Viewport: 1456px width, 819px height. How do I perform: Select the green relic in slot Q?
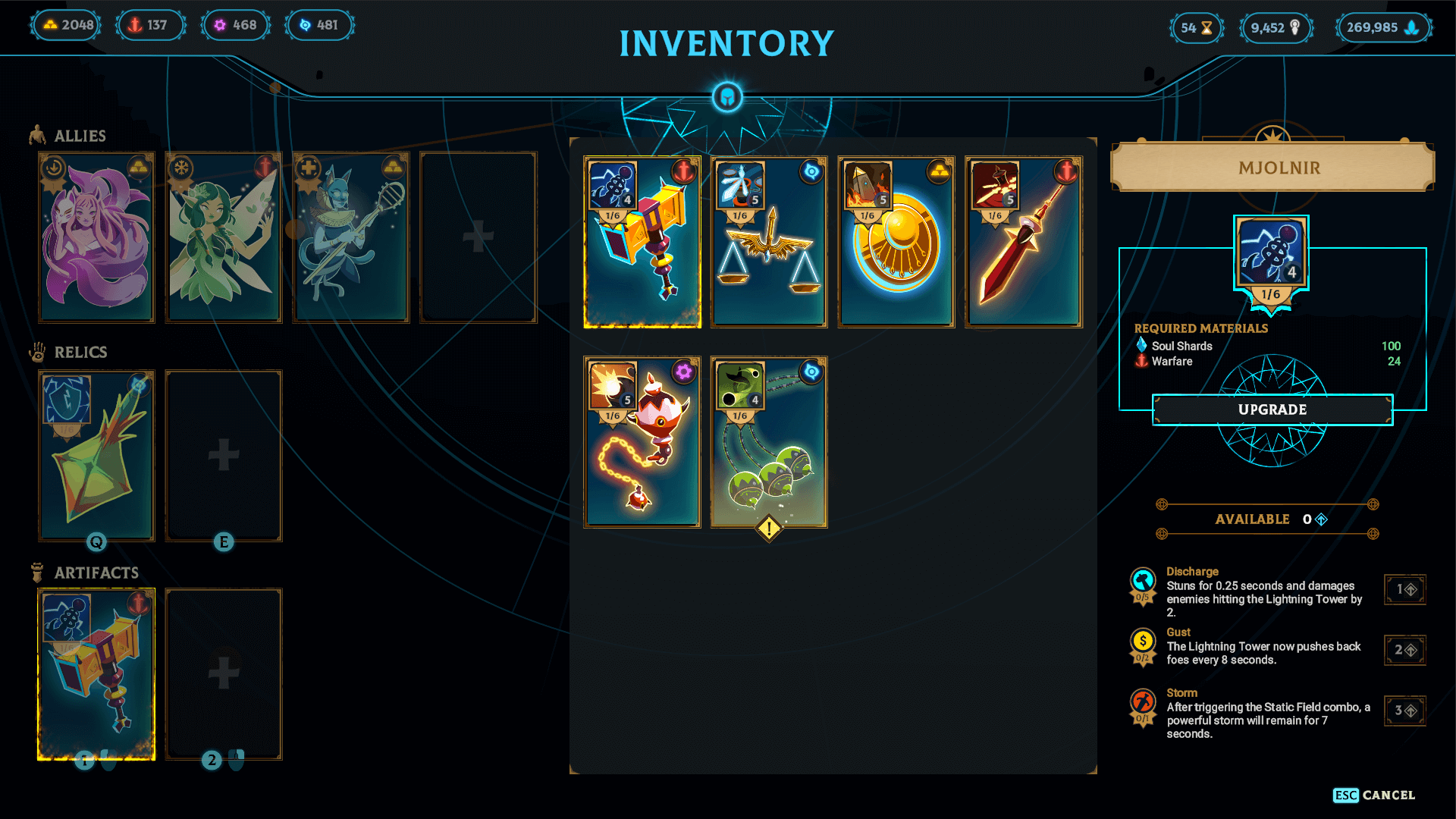click(96, 455)
